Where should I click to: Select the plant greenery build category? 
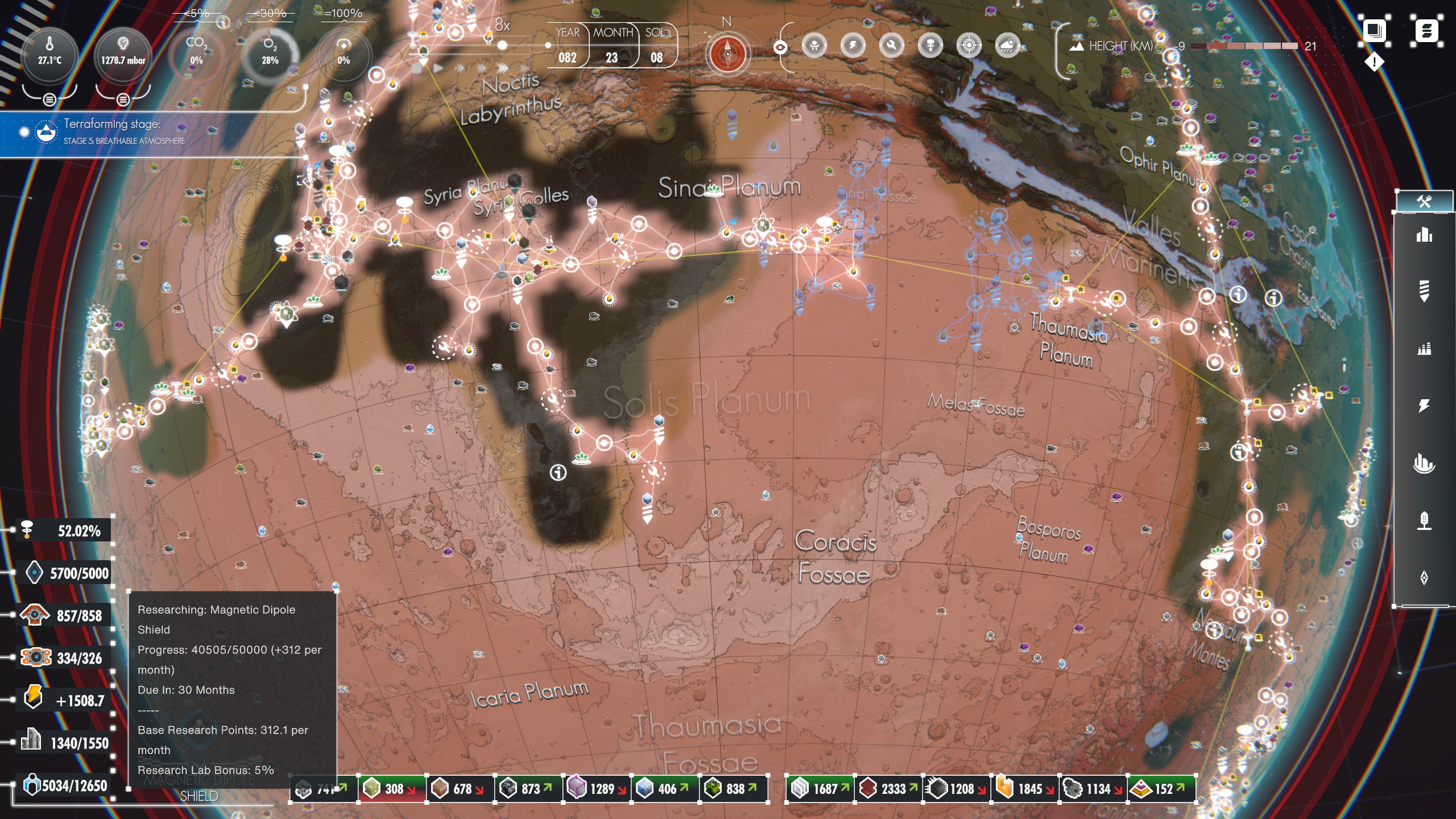point(1424,520)
